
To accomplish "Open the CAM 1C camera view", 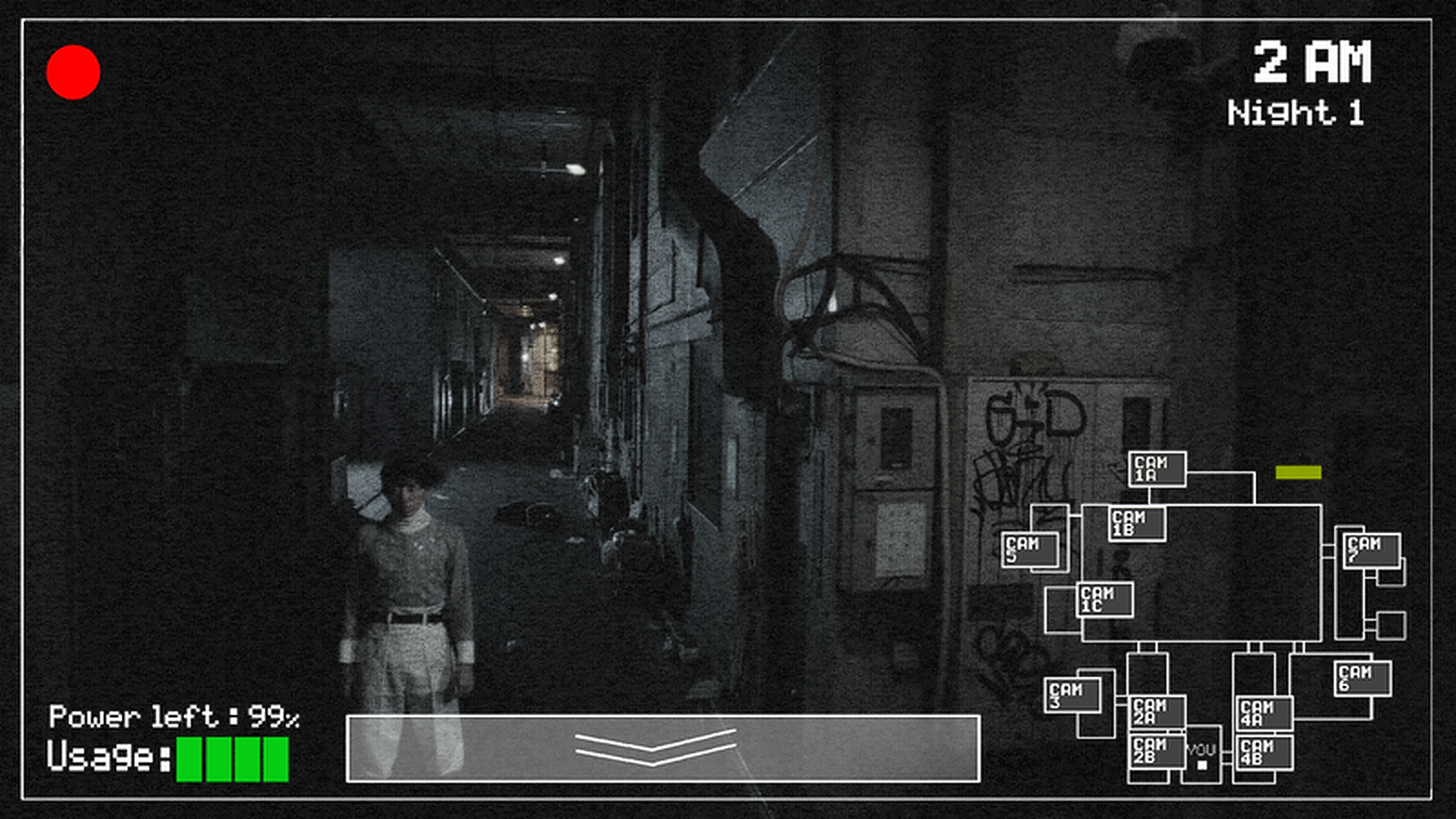I will (1103, 602).
